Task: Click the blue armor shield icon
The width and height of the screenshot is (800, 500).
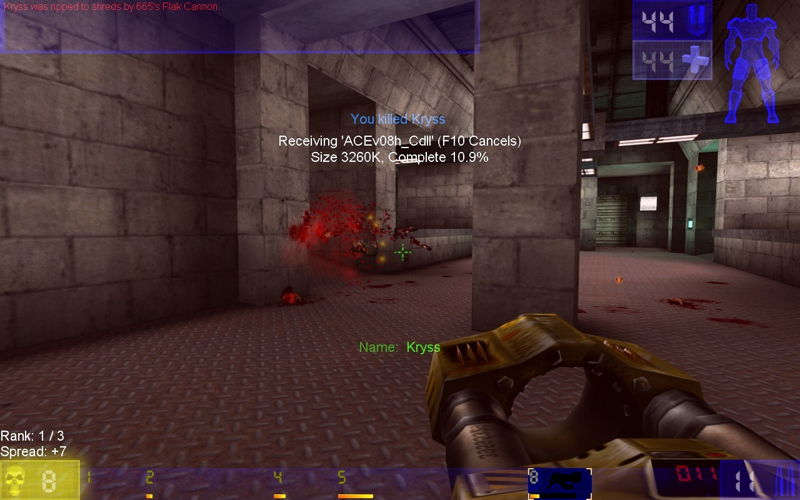Action: [696, 19]
